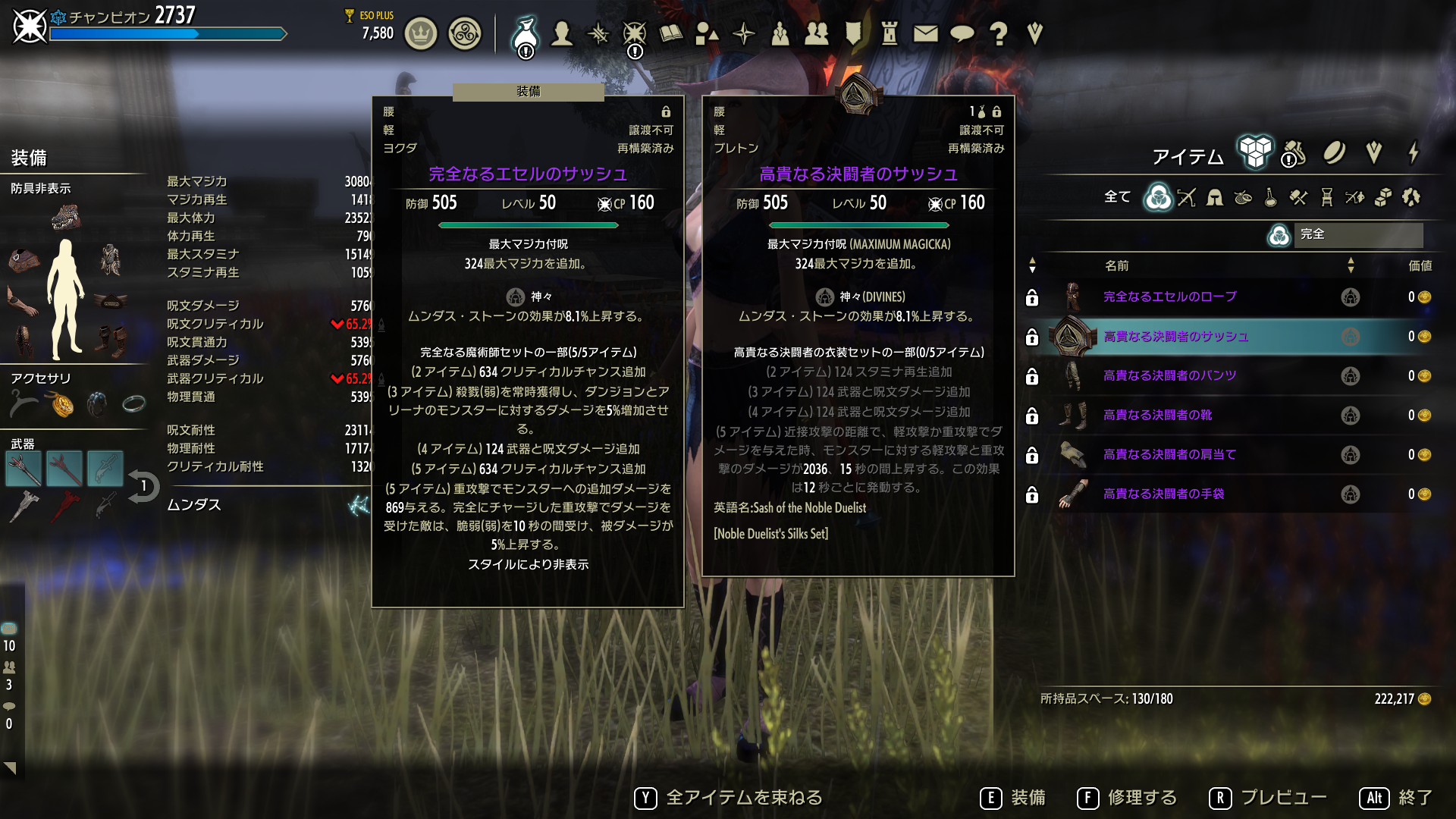Screen dimensions: 1456x819
Task: Open the journal book icon
Action: 671,33
